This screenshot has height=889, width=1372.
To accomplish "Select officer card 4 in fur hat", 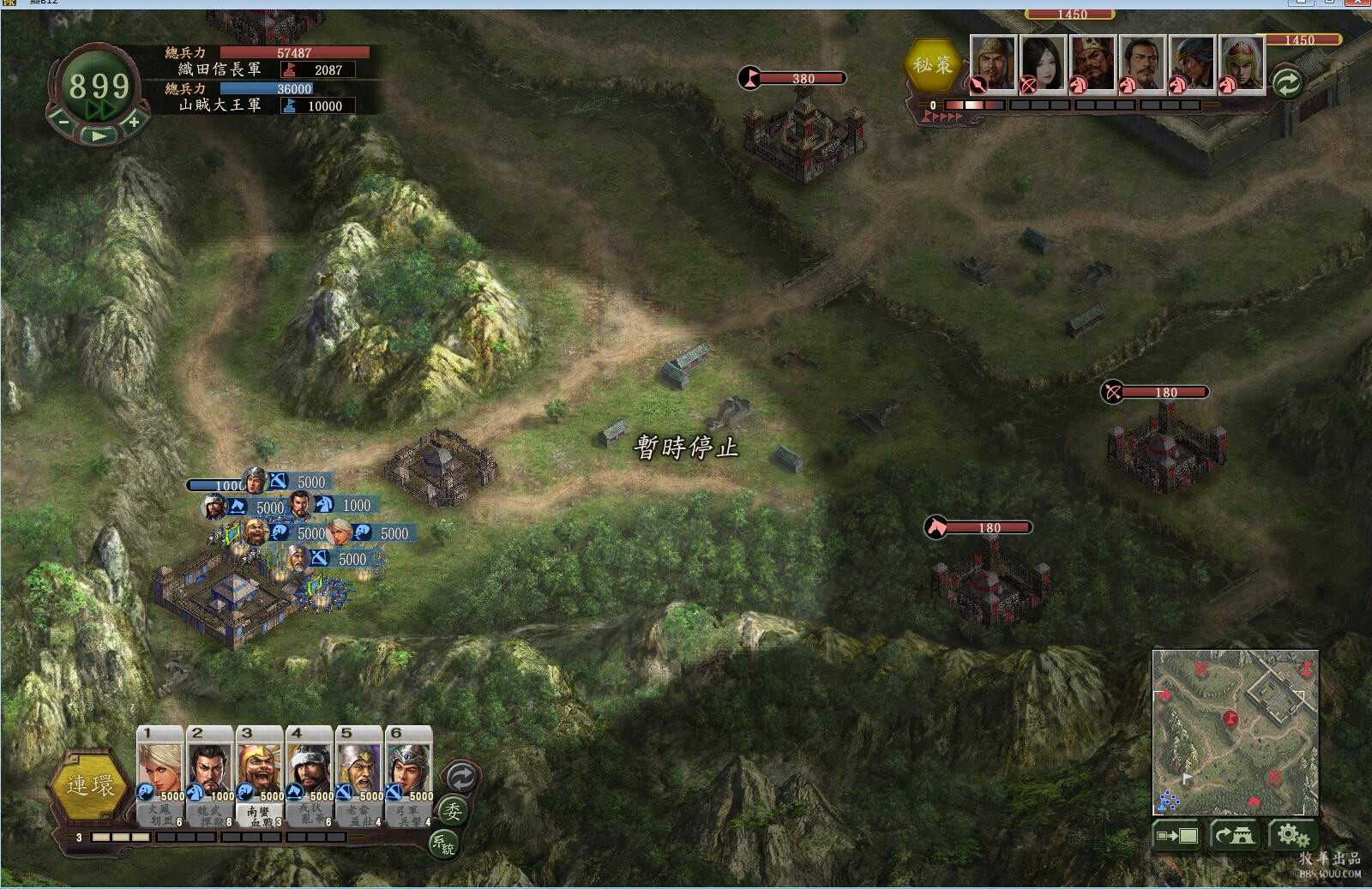I will coord(310,774).
